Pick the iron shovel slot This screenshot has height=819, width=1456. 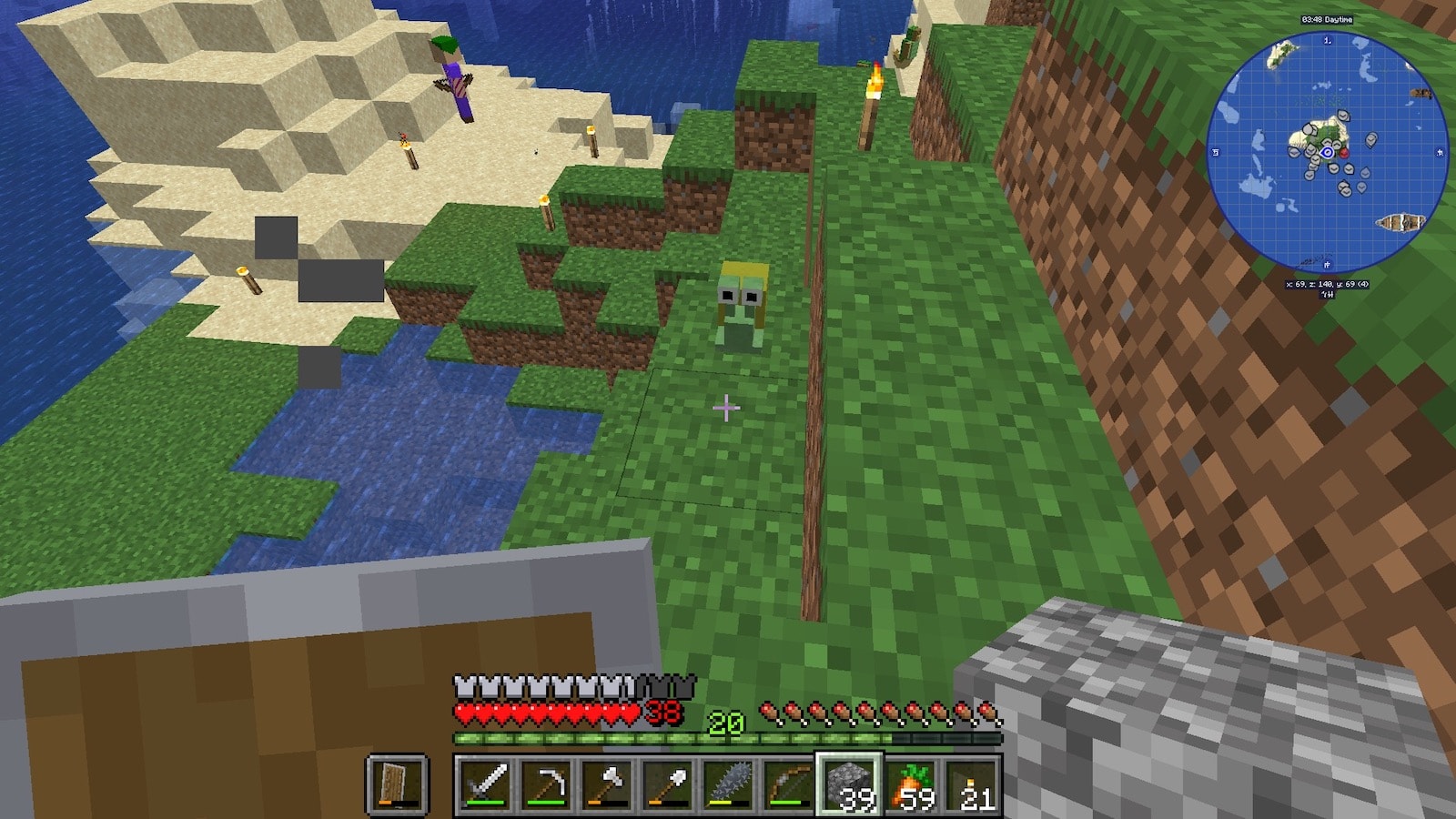tap(667, 784)
